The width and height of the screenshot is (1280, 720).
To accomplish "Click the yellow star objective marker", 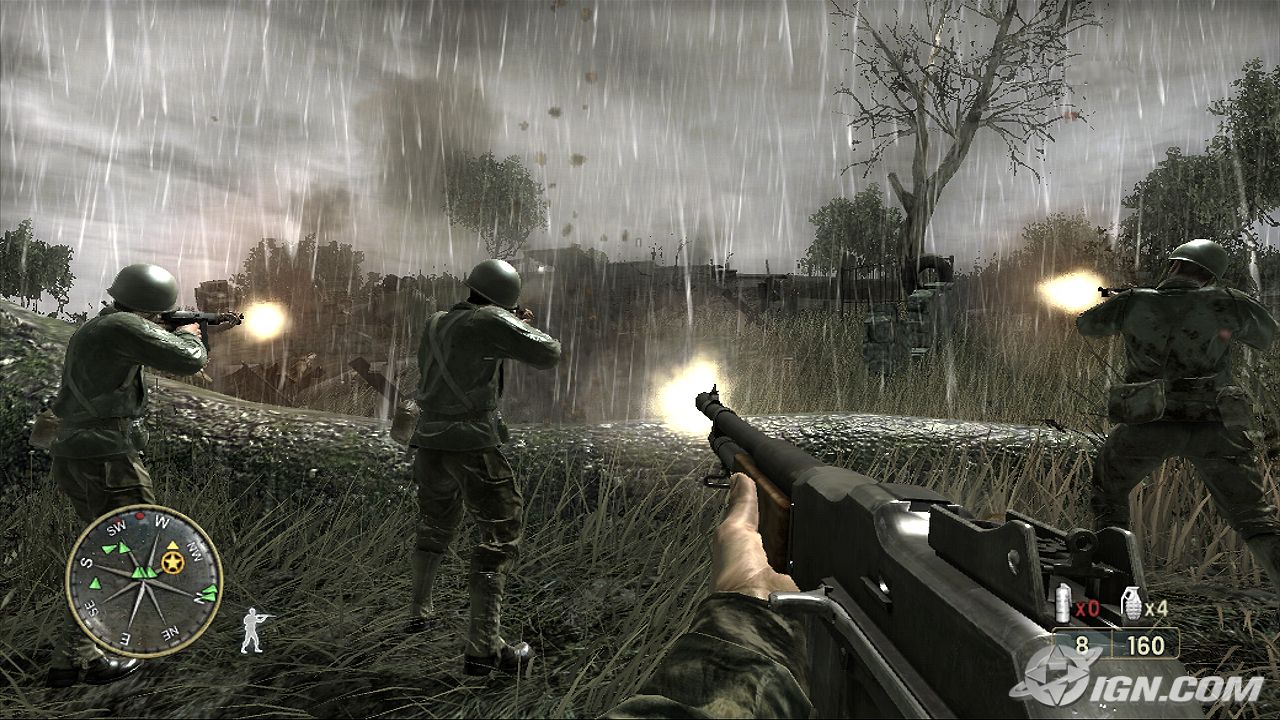I will [x=174, y=563].
